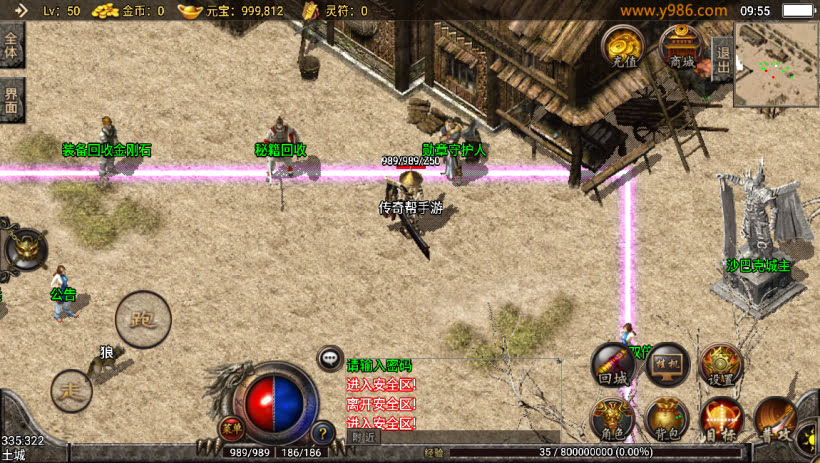The width and height of the screenshot is (820, 463).
Task: Open the minimap
Action: 776,63
